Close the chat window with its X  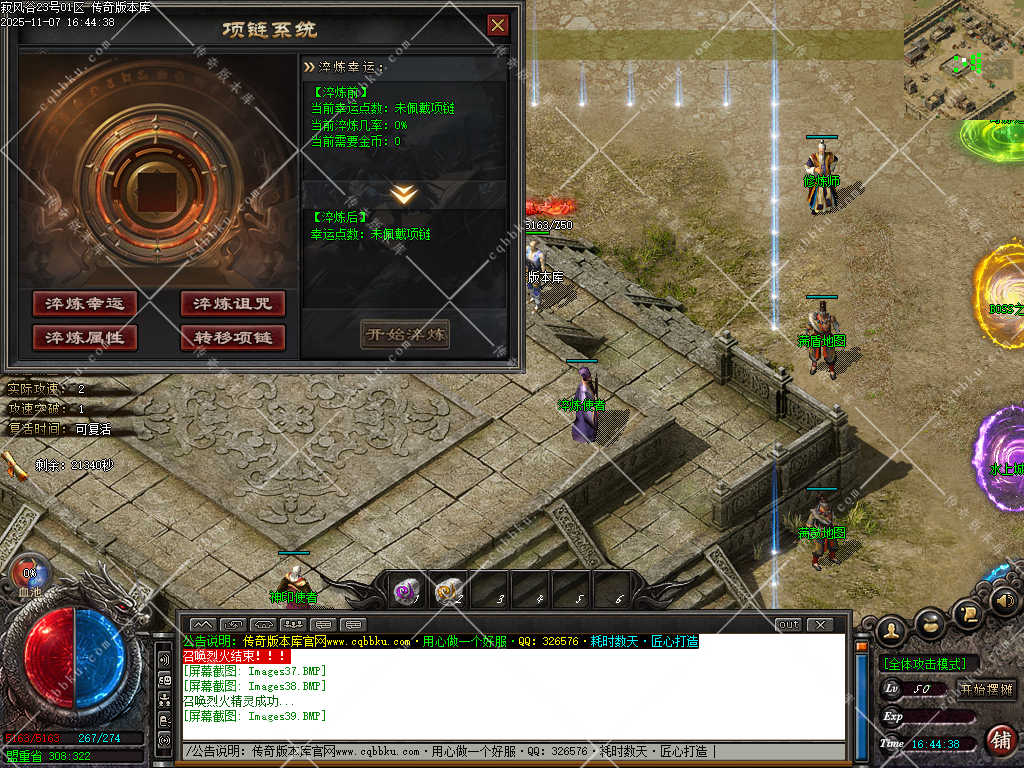tap(820, 625)
